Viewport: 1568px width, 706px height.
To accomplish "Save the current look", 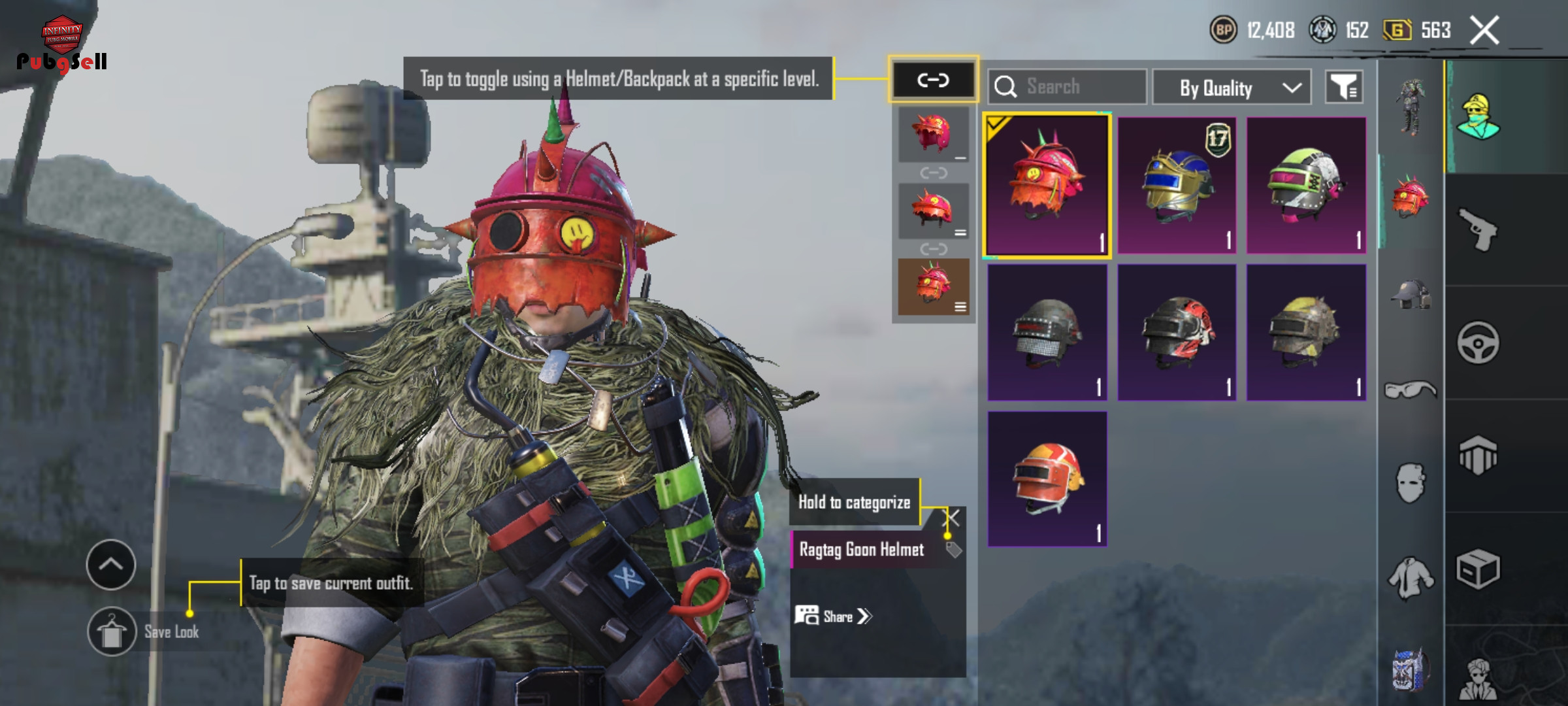I will point(112,631).
